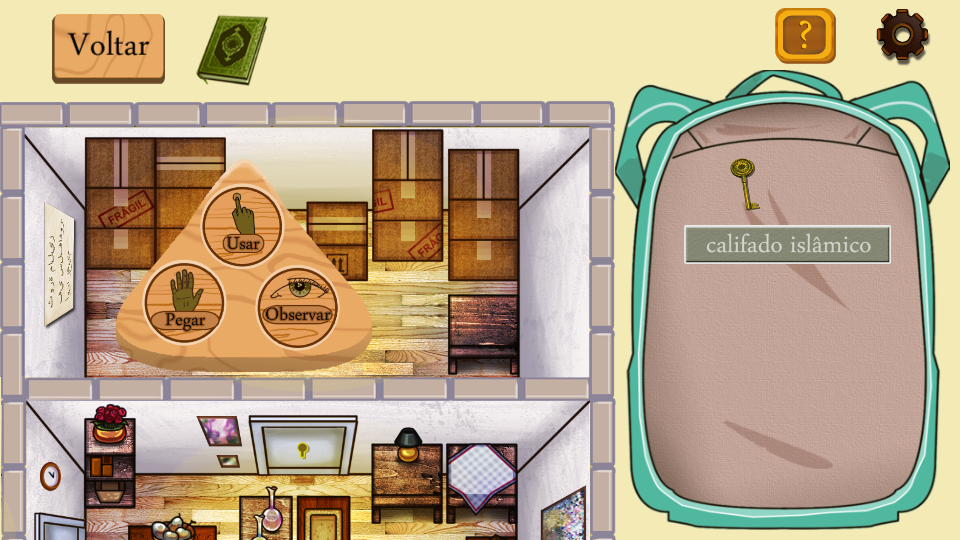Viewport: 960px width, 540px height.
Task: Open the gear settings menu
Action: click(902, 35)
